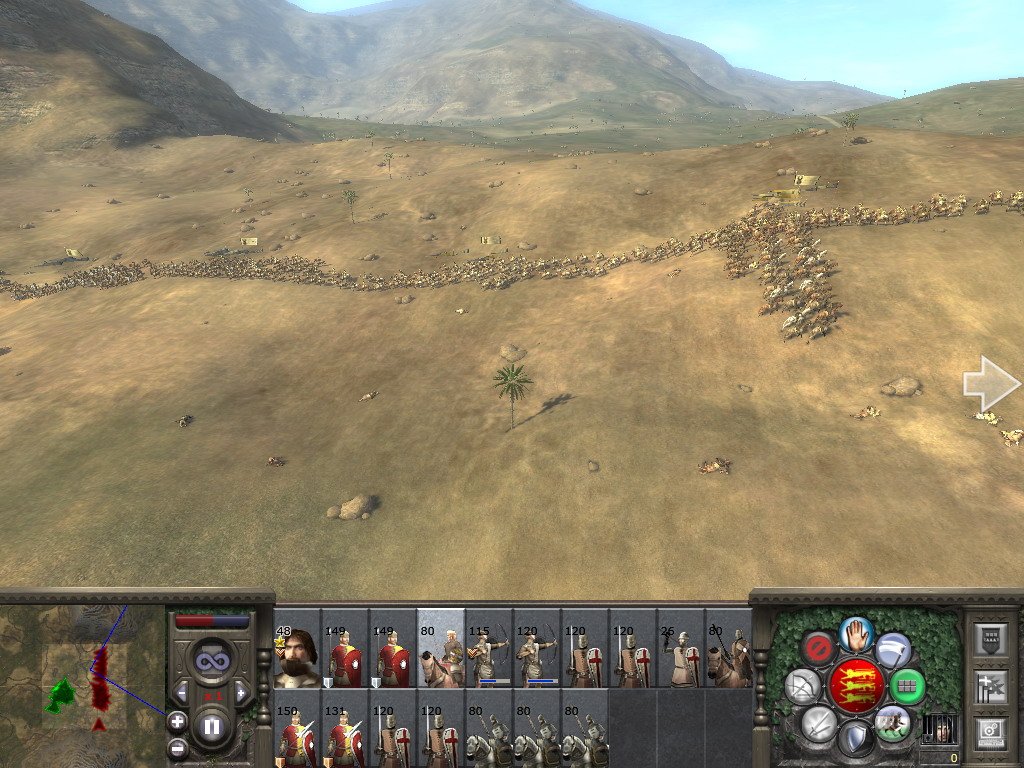This screenshot has width=1024, height=768.
Task: Select the archer unit card with 115 men
Action: (x=489, y=649)
